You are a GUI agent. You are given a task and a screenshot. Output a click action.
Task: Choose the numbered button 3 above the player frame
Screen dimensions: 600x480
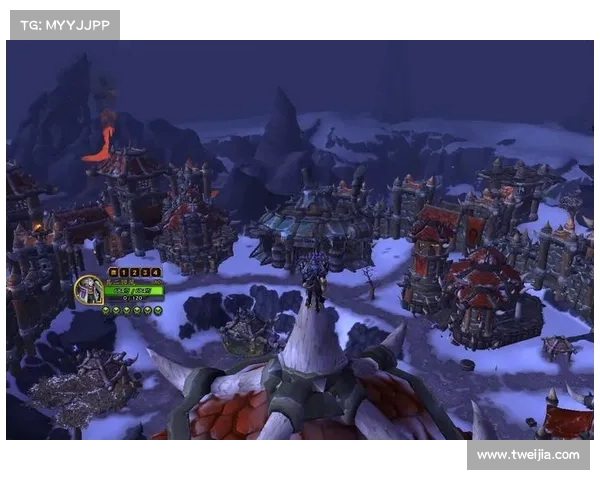[x=145, y=272]
